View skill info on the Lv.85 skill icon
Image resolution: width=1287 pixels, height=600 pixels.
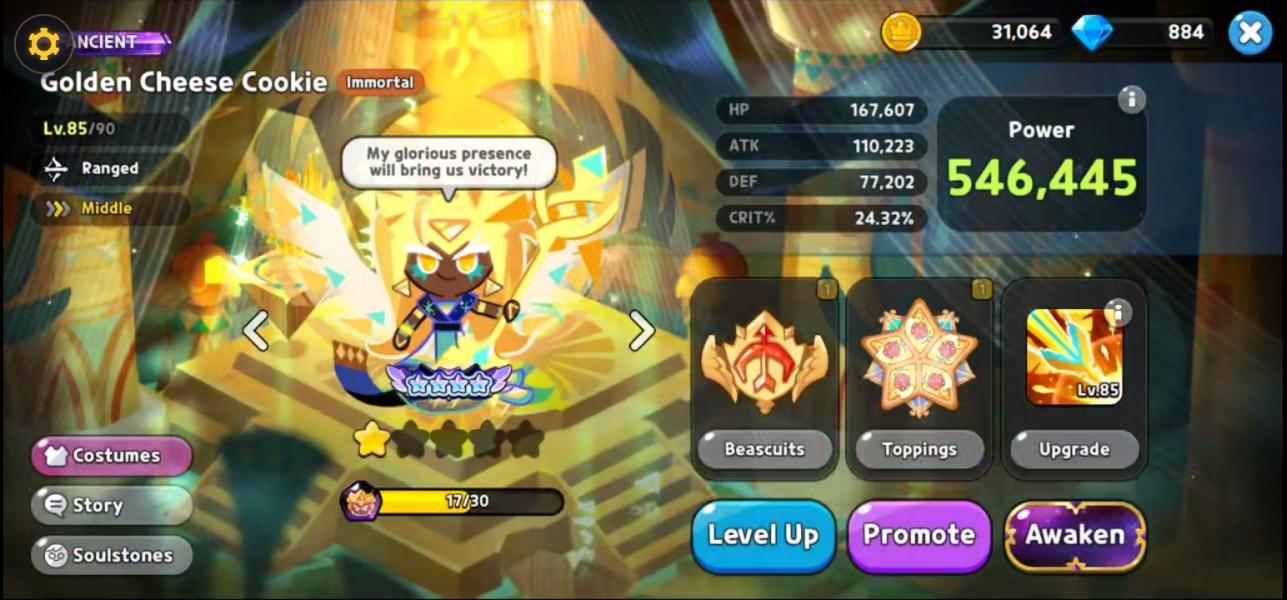(x=1117, y=313)
